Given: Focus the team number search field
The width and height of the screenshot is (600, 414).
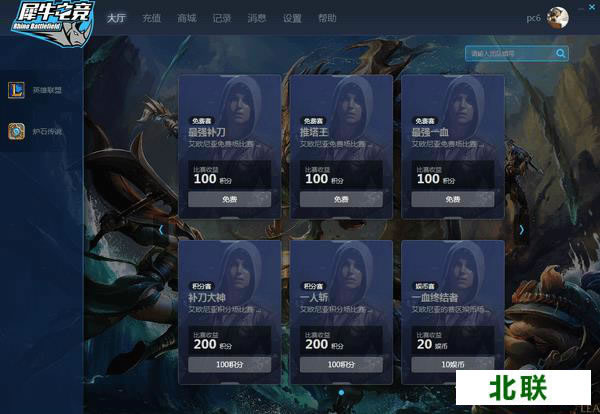Looking at the screenshot, I should coord(509,53).
